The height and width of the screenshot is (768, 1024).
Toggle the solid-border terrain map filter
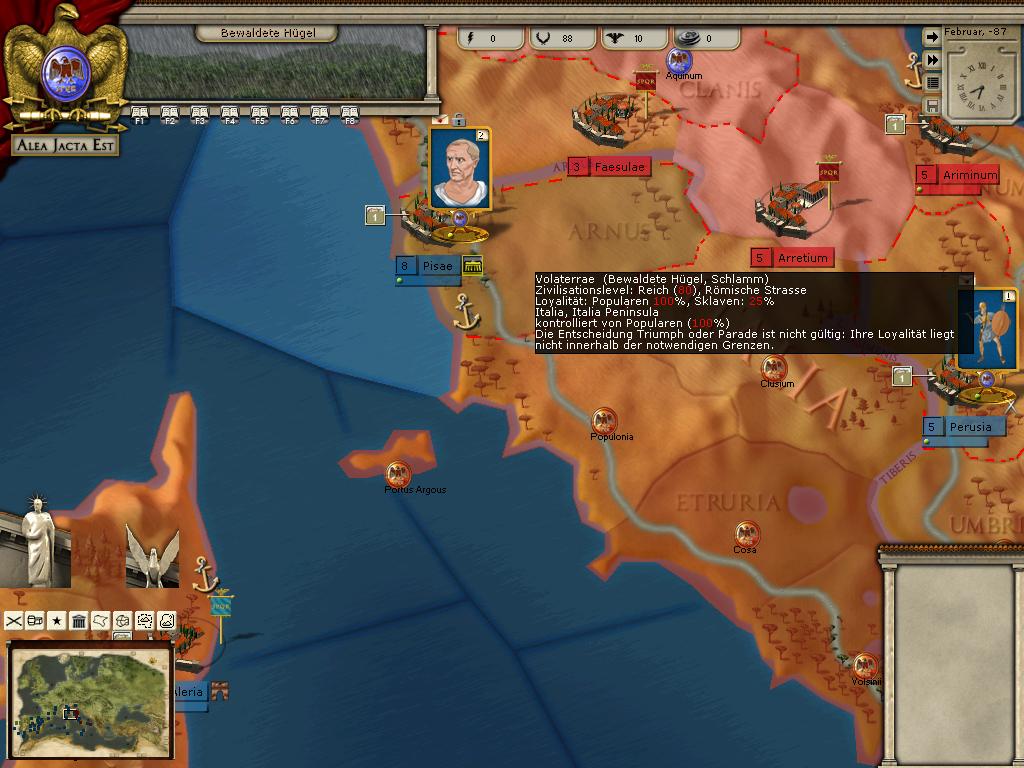tap(167, 621)
